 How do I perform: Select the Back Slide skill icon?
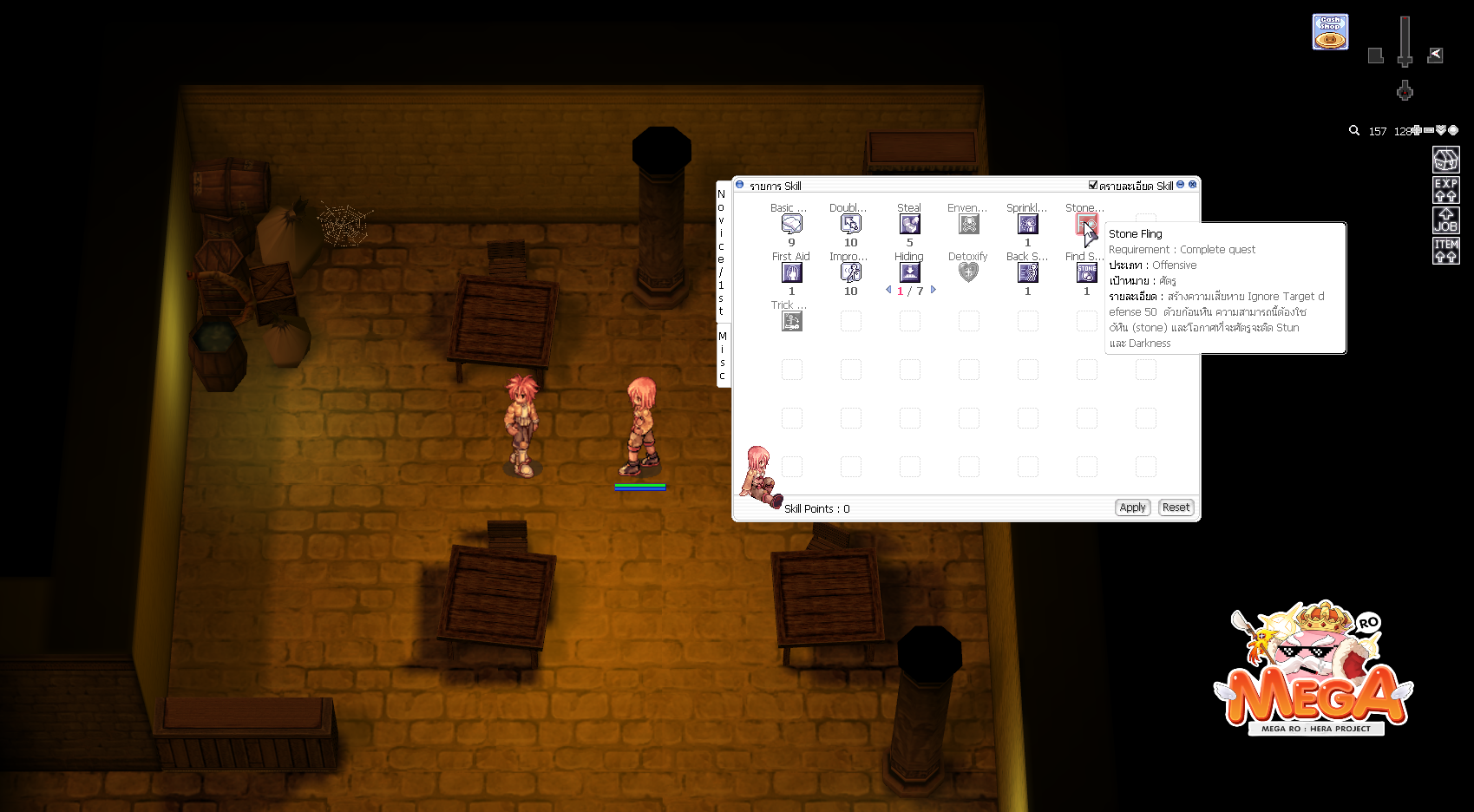coord(1027,272)
